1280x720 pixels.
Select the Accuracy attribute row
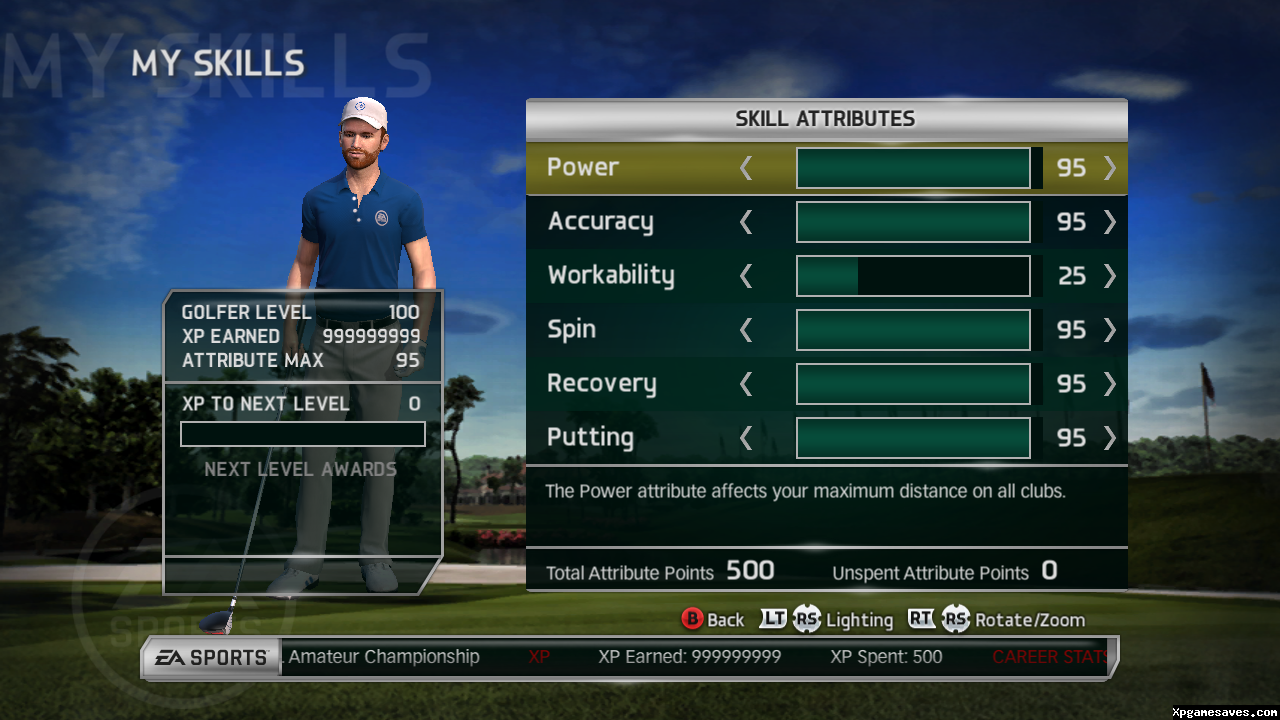click(x=600, y=221)
